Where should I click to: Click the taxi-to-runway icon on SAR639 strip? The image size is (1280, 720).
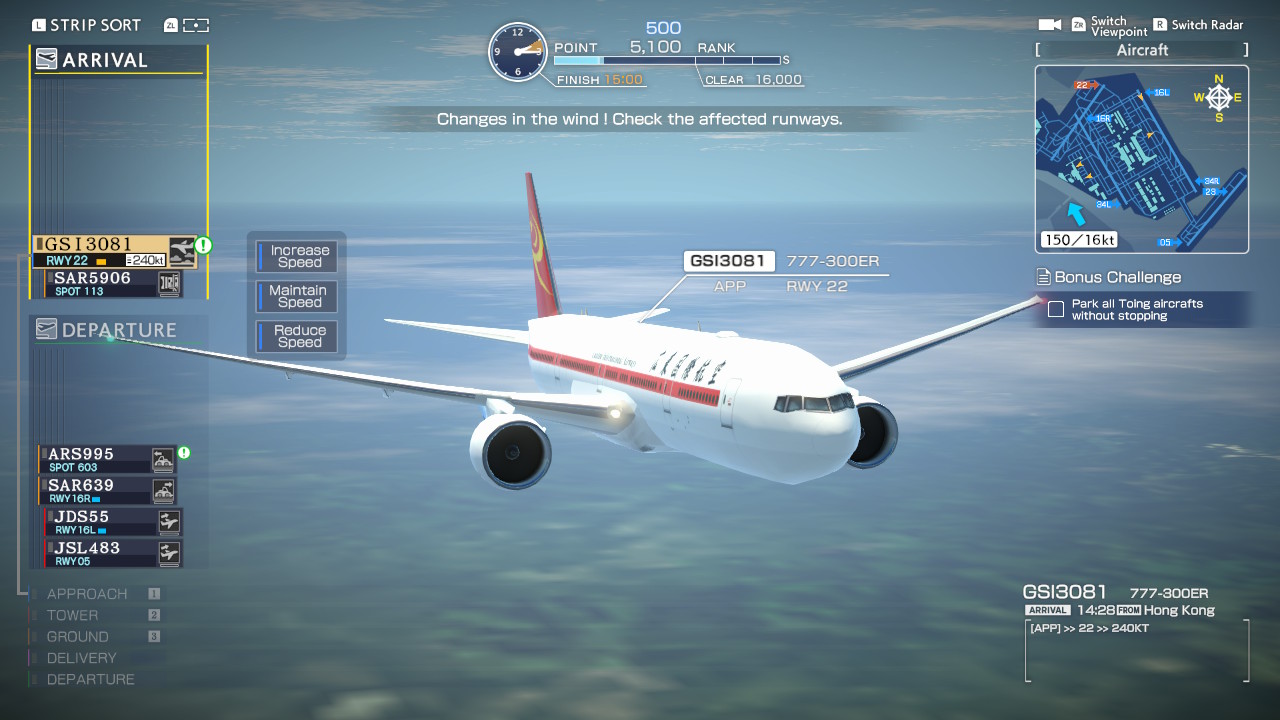(164, 490)
